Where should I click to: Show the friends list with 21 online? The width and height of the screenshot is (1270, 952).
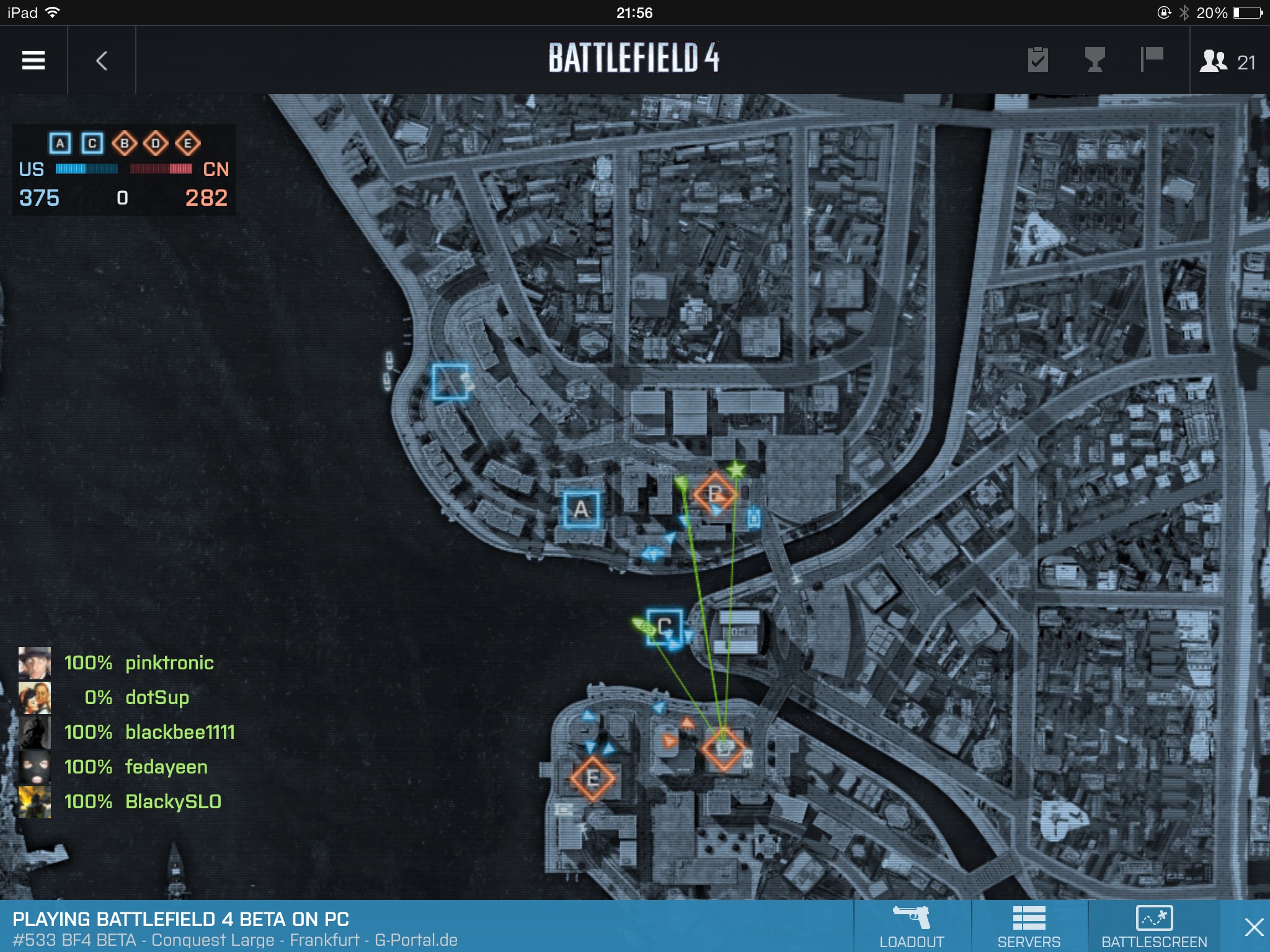1228,61
